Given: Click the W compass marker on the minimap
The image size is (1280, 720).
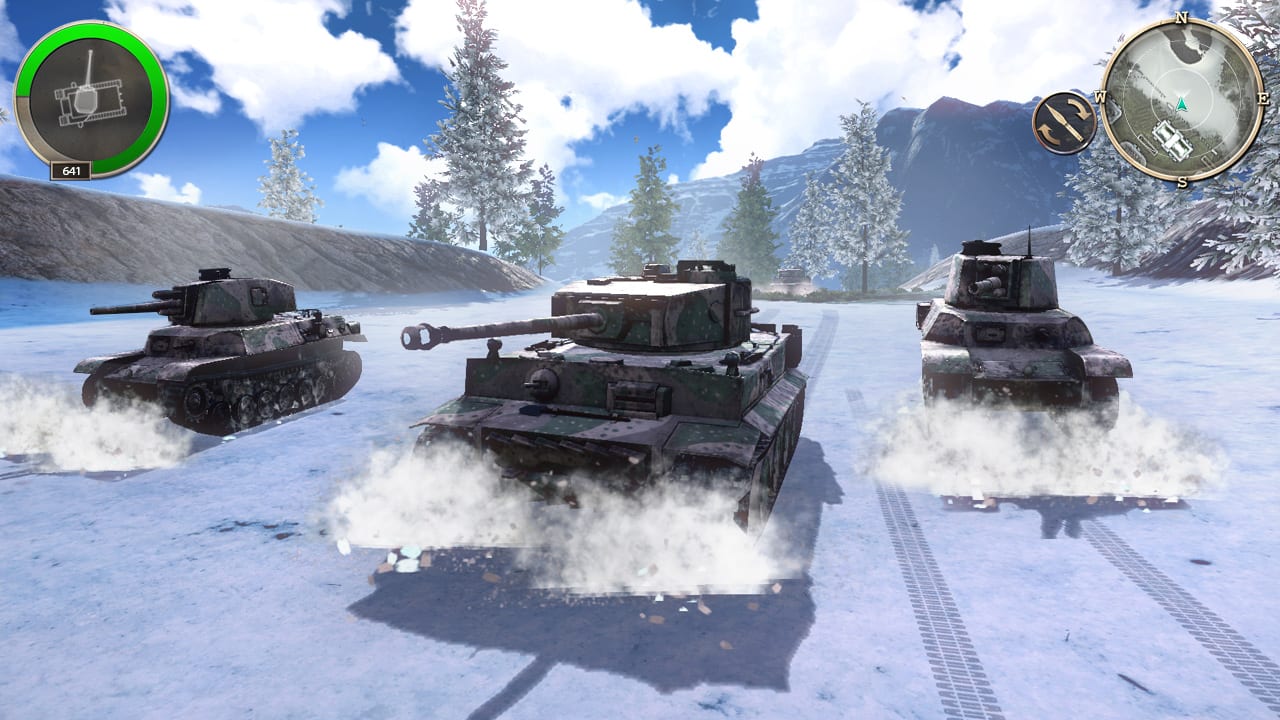Looking at the screenshot, I should pos(1100,96).
